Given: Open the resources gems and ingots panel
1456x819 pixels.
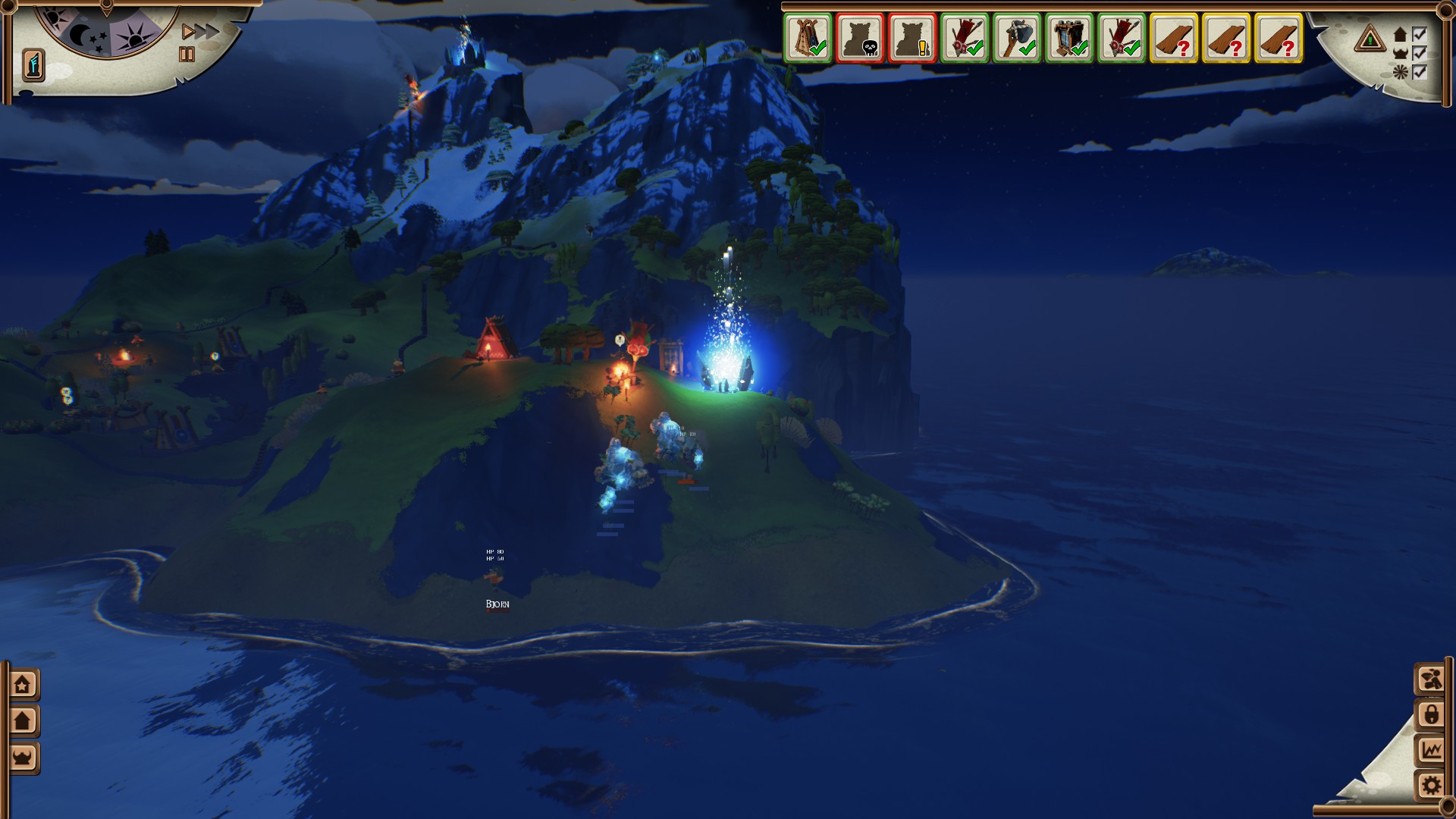Looking at the screenshot, I should 1430,679.
